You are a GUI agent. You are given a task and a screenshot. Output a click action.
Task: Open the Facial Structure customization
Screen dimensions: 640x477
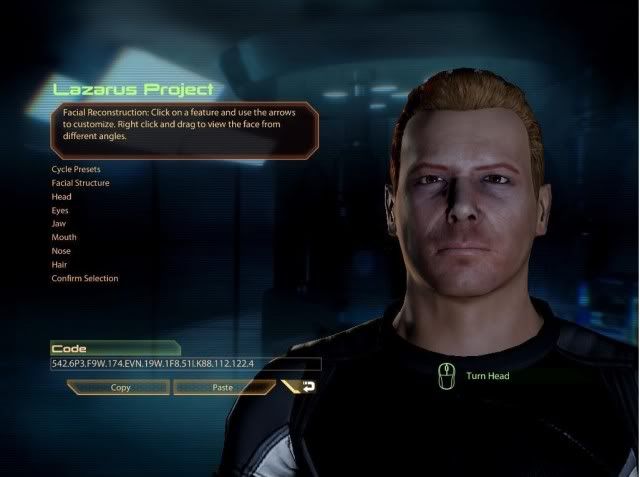point(81,183)
